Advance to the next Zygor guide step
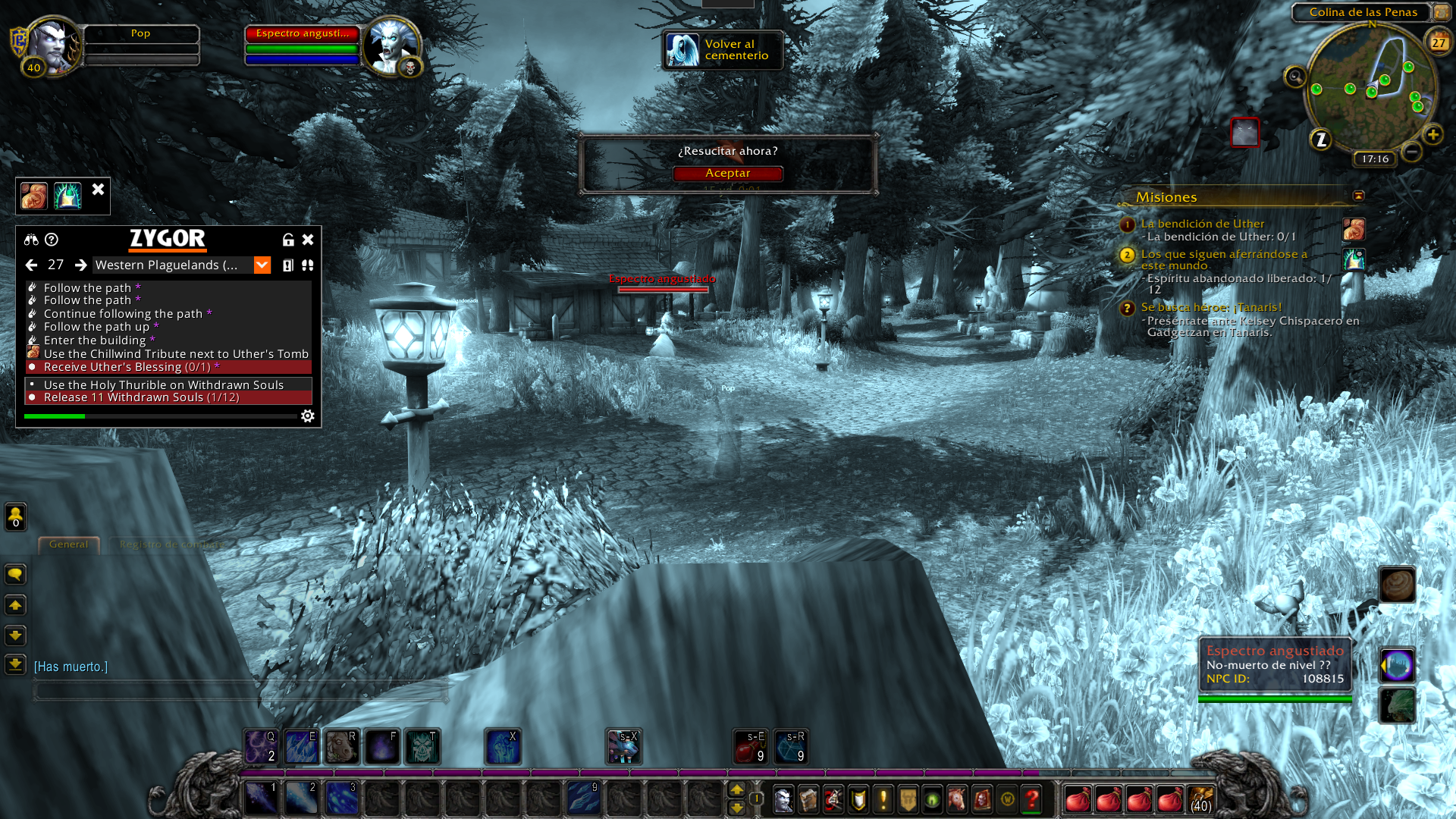The width and height of the screenshot is (1456, 819). coord(80,265)
